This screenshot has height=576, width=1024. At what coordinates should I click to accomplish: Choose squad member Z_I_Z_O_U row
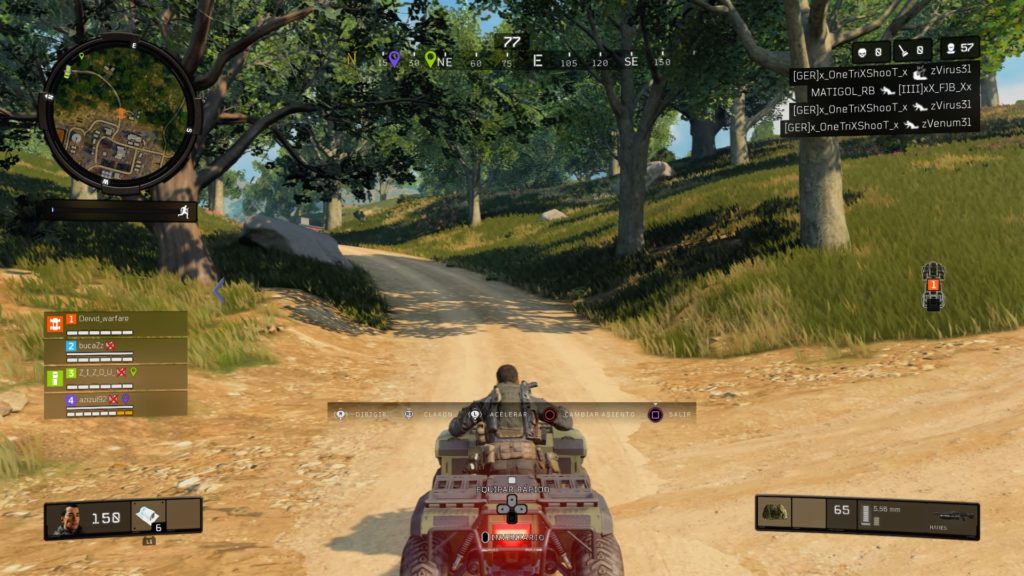tap(115, 377)
